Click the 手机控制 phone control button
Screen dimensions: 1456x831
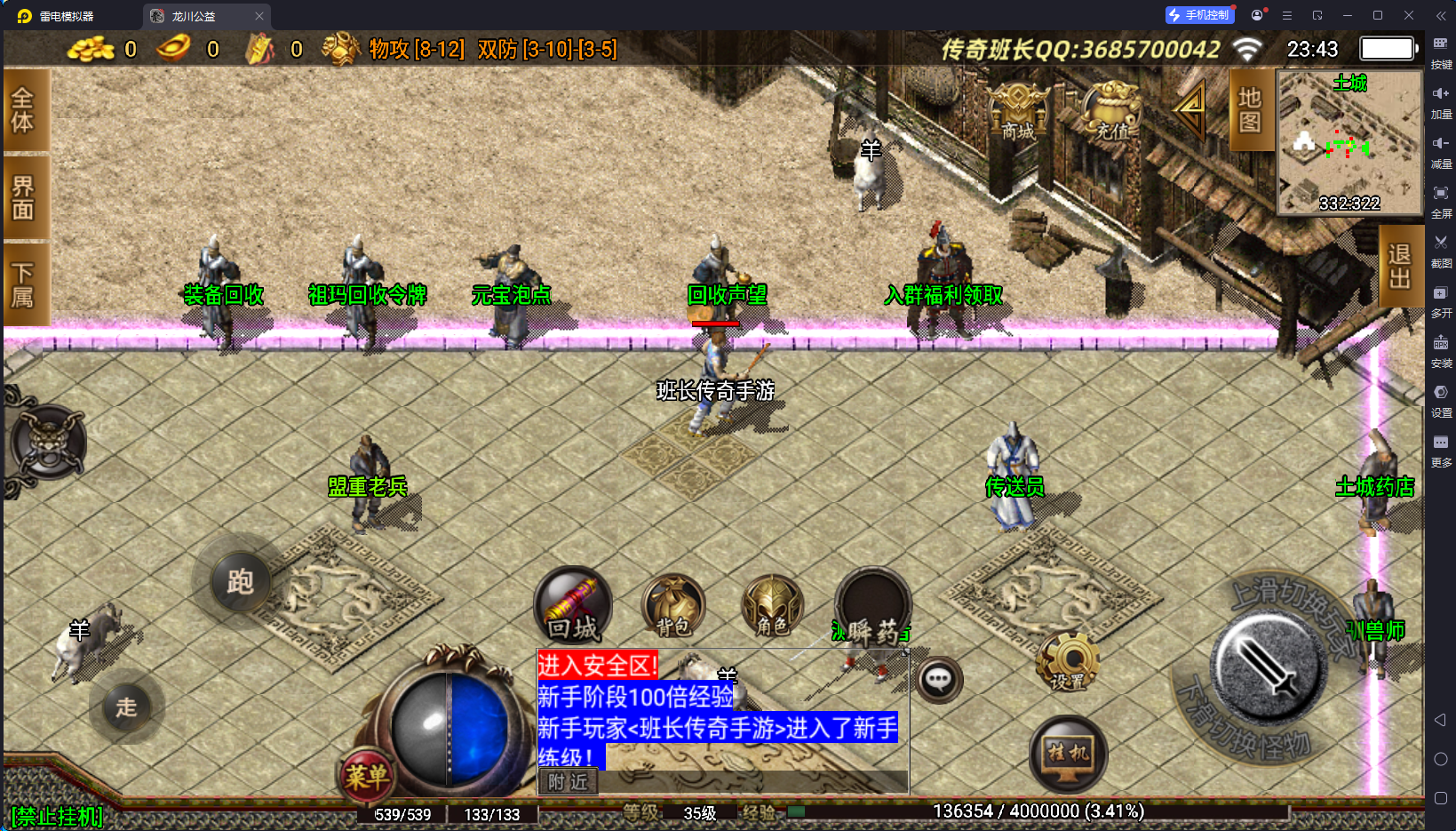pyautogui.click(x=1199, y=14)
